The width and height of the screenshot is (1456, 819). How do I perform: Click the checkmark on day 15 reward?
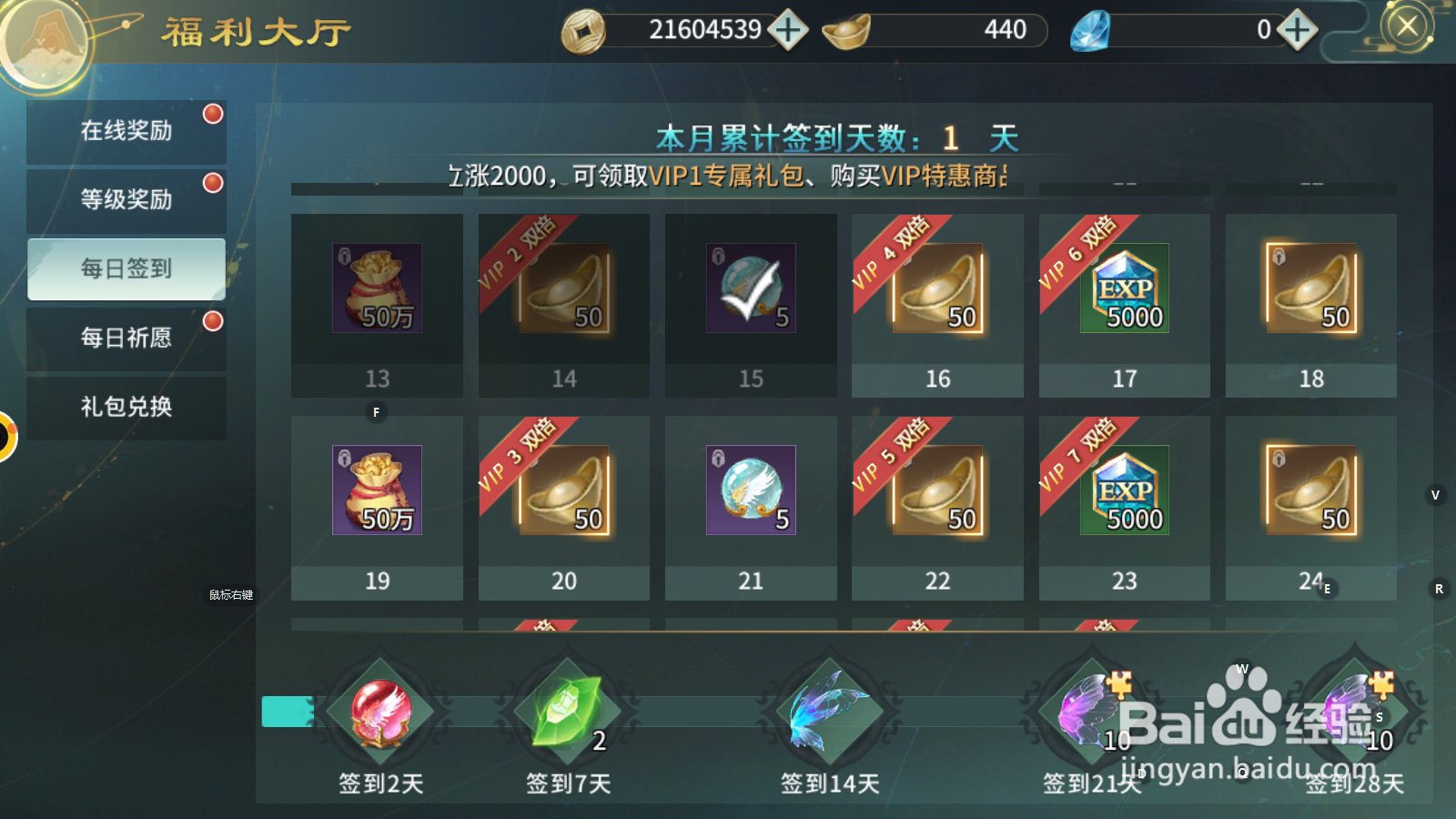pyautogui.click(x=751, y=289)
